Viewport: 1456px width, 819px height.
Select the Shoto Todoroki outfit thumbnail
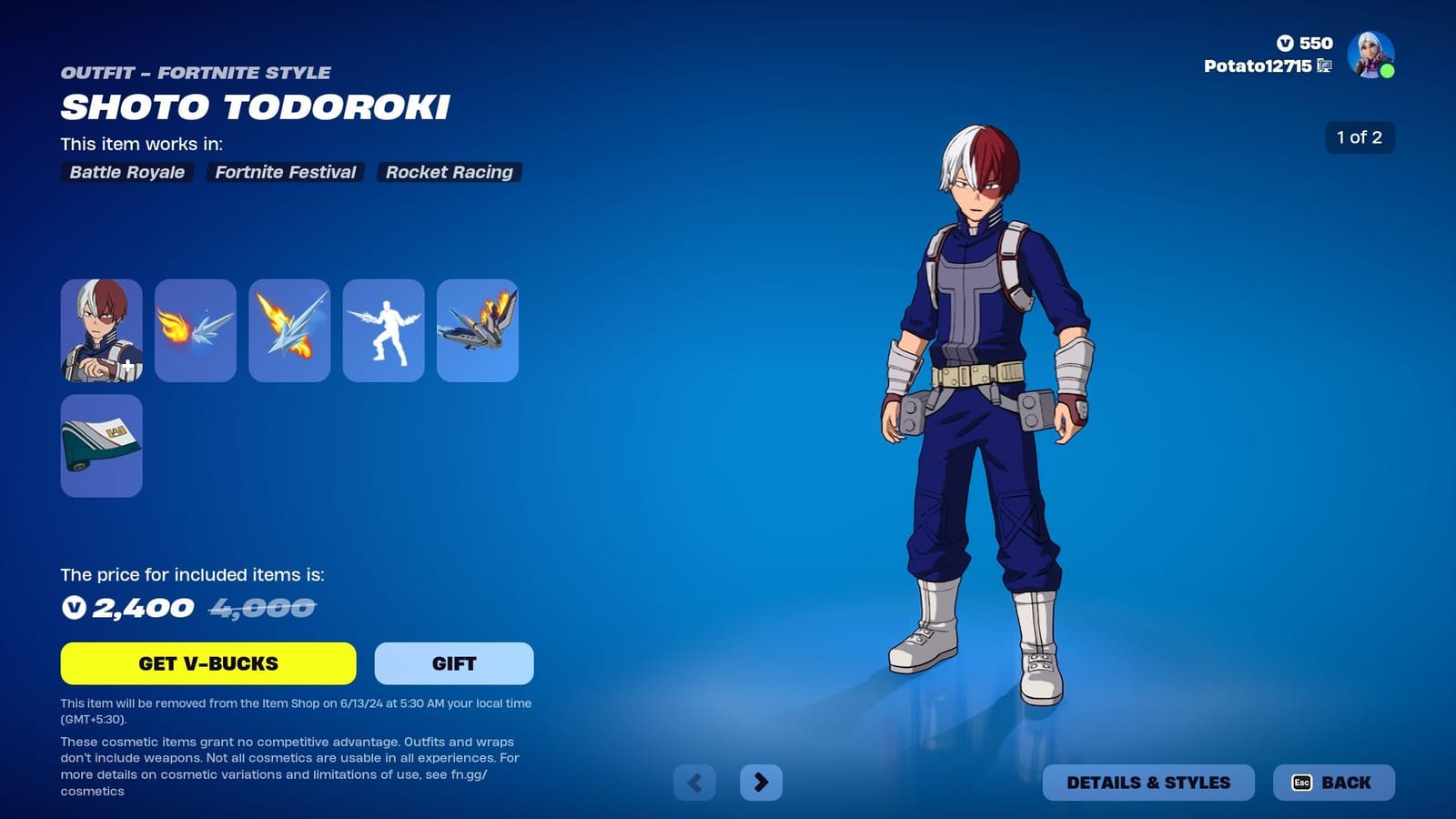point(101,329)
